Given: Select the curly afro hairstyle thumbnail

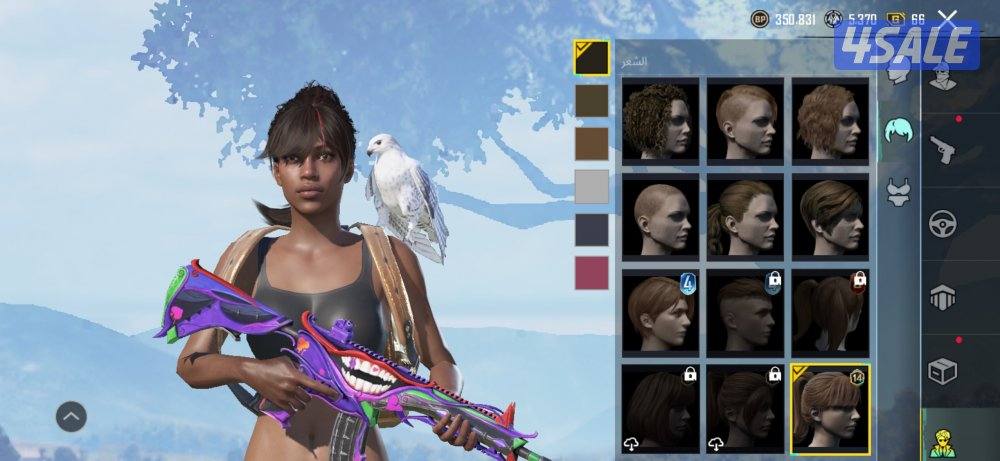Looking at the screenshot, I should point(660,120).
